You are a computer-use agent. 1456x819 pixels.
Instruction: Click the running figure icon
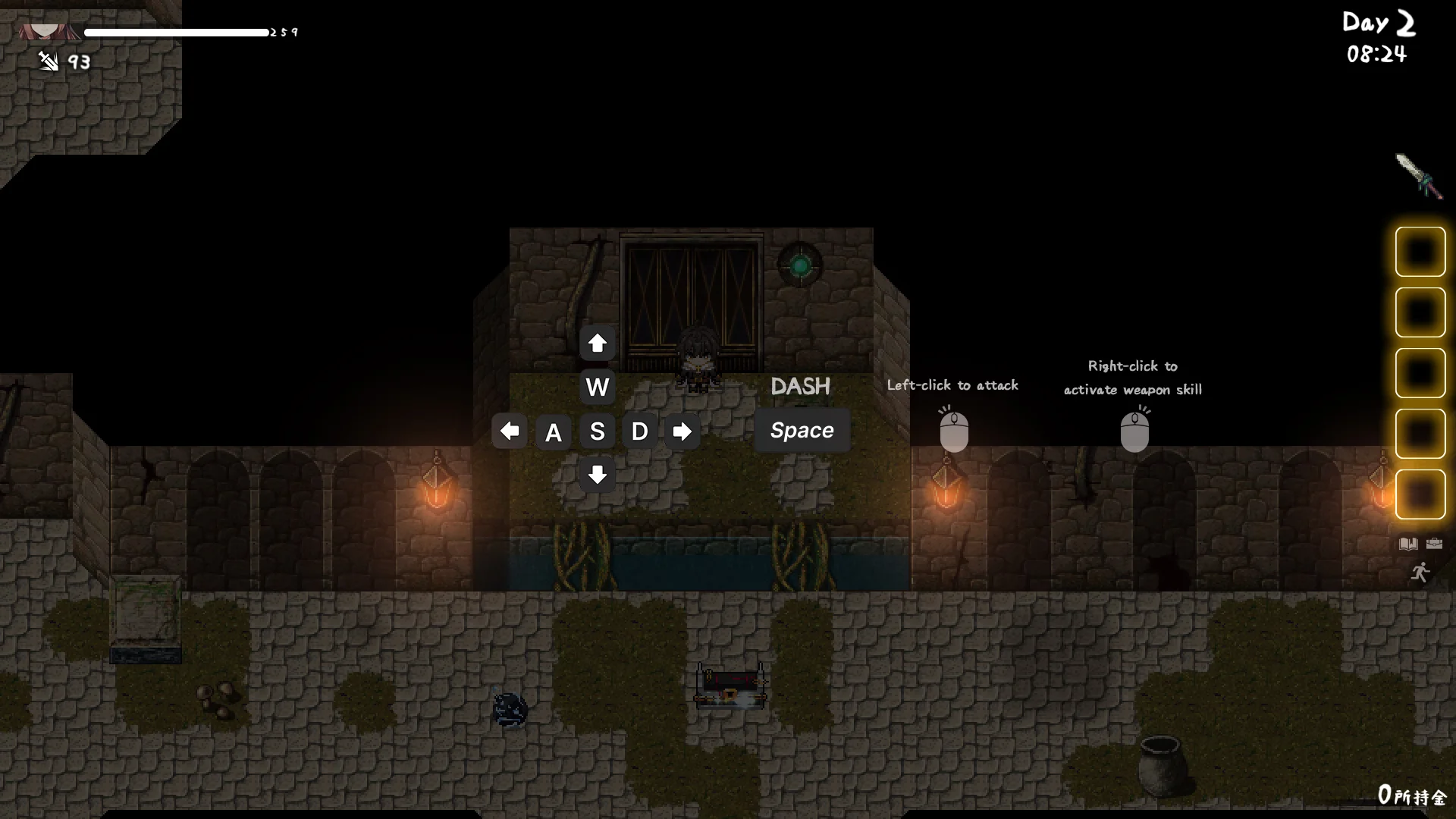pyautogui.click(x=1420, y=573)
